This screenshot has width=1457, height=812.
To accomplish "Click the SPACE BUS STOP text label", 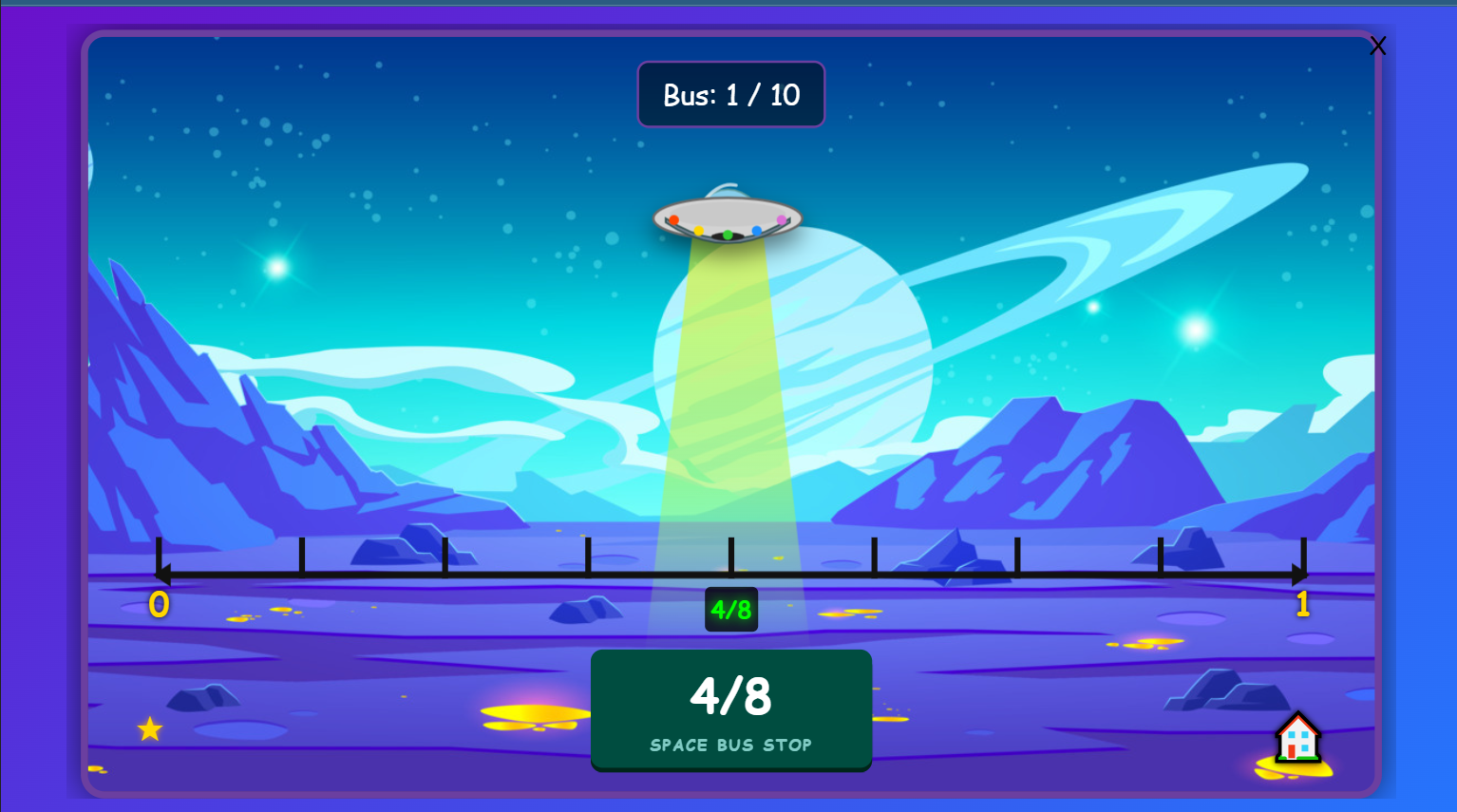I will click(x=730, y=745).
